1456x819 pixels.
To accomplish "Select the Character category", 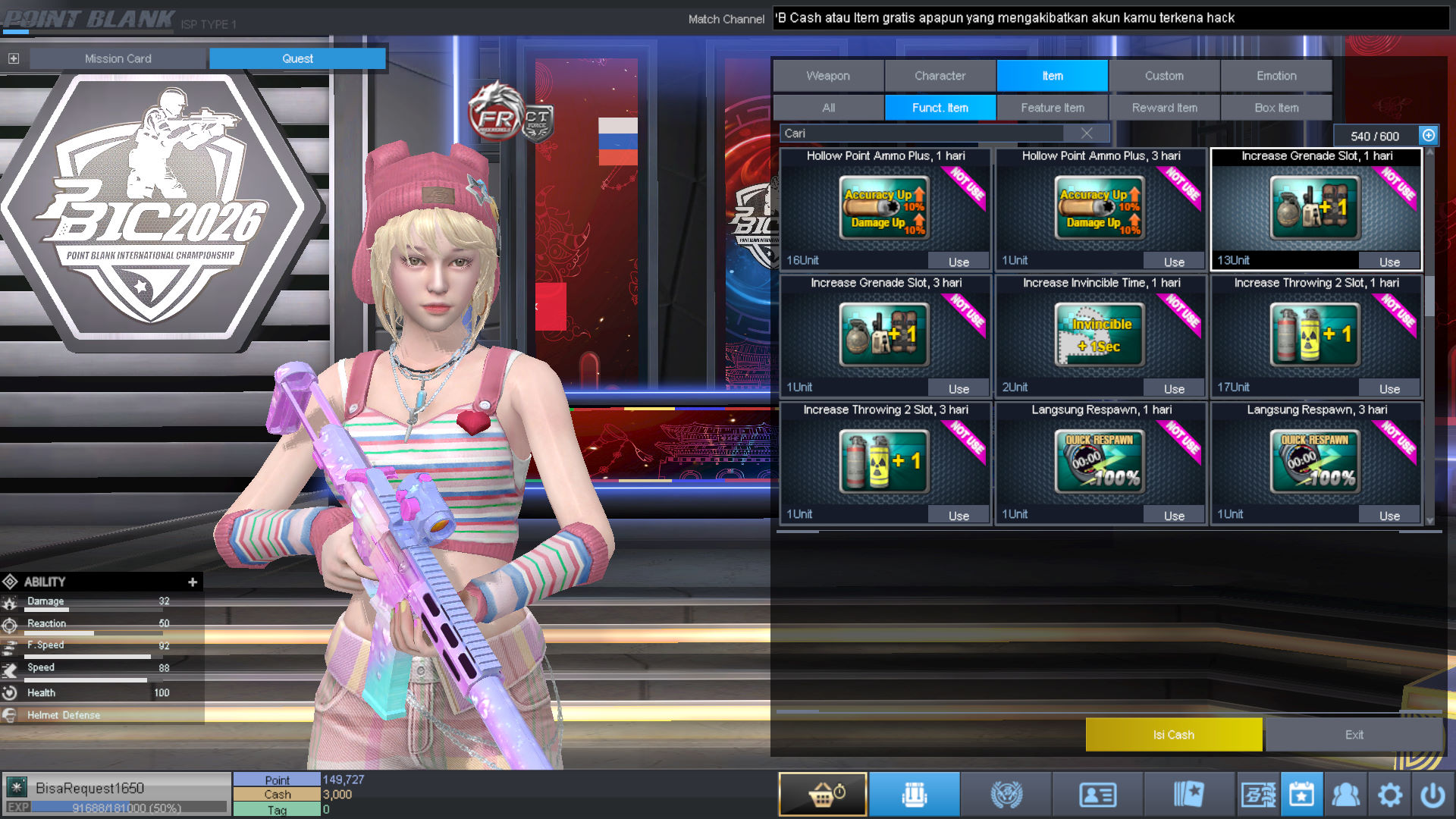I will [x=940, y=76].
